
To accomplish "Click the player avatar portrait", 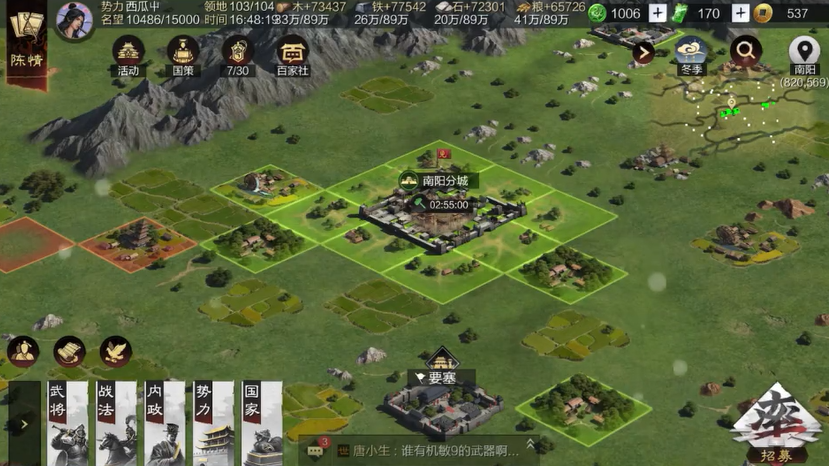I will 74,20.
